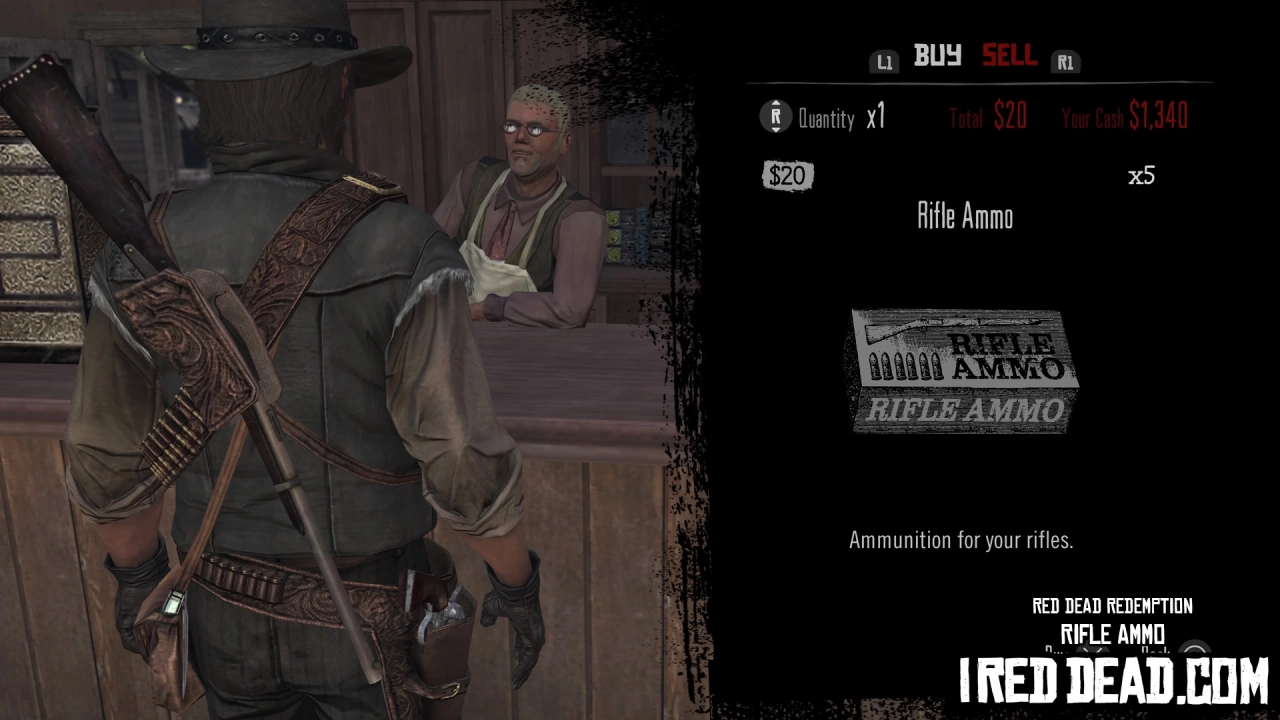Click the Total $20 readout
This screenshot has width=1280, height=720.
987,116
